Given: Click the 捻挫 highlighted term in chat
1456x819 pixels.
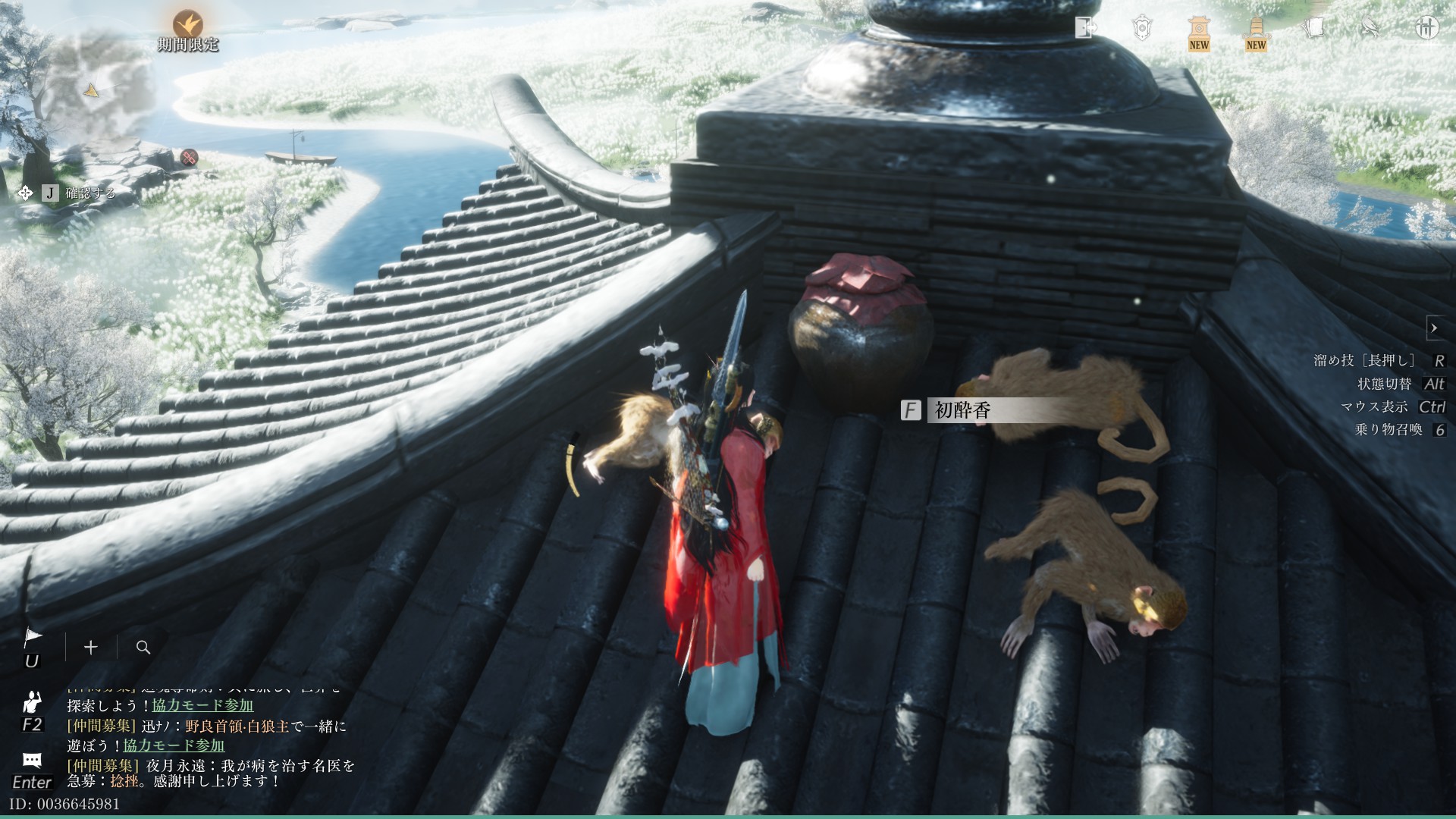Looking at the screenshot, I should pyautogui.click(x=124, y=780).
